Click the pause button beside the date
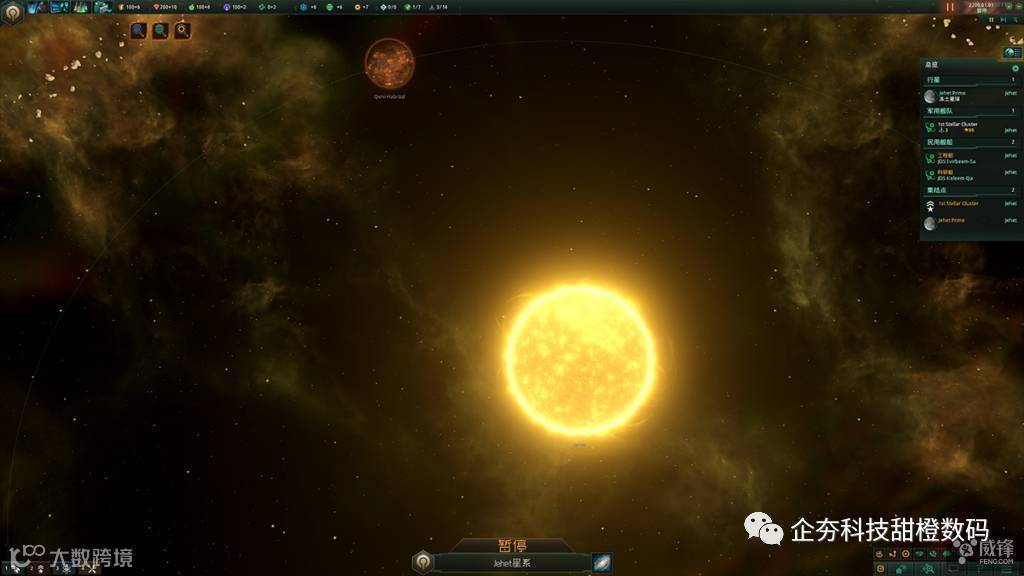Screen dimensions: 1024x576 pyautogui.click(x=950, y=7)
